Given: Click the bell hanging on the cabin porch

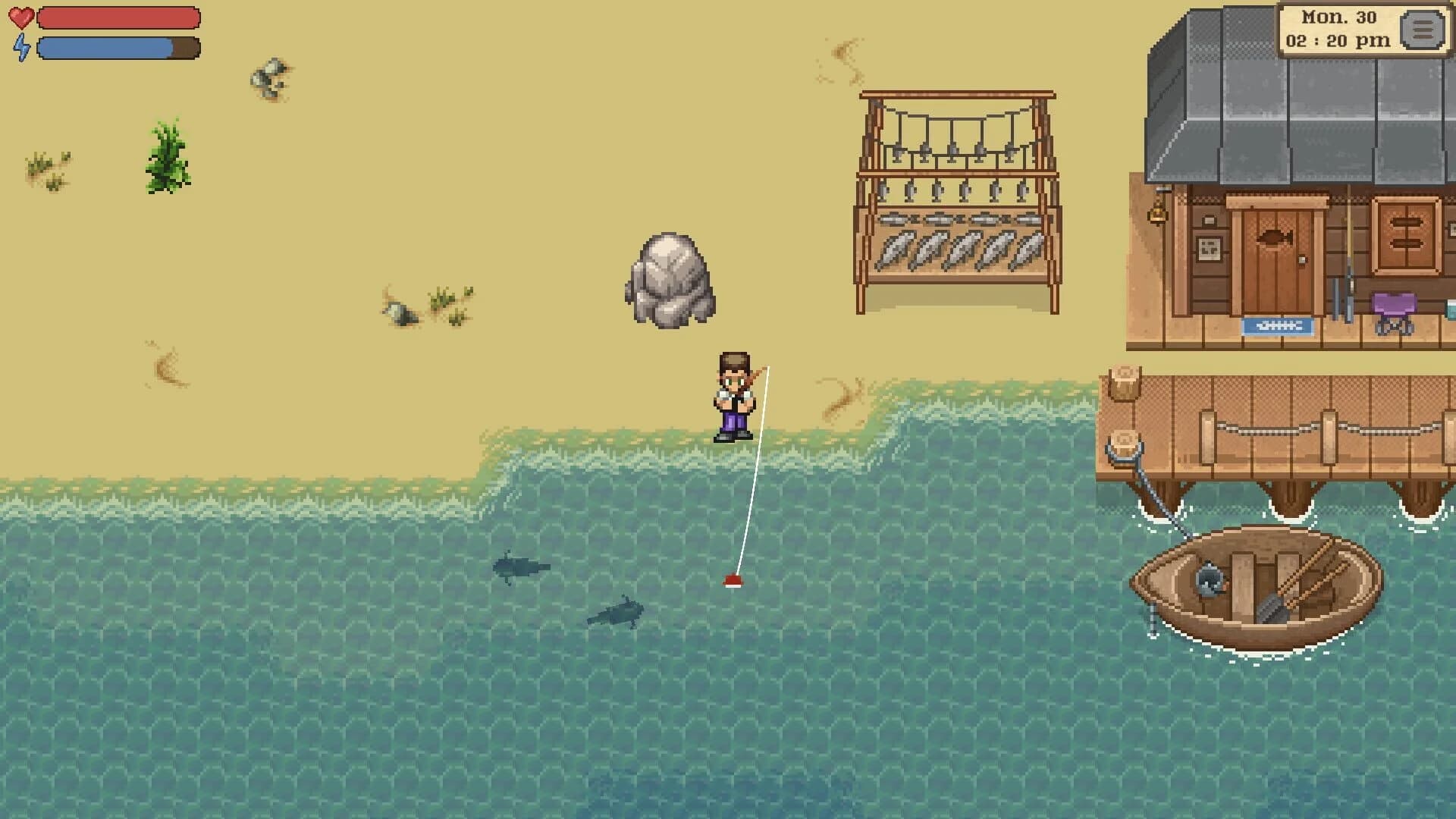Looking at the screenshot, I should [1157, 215].
